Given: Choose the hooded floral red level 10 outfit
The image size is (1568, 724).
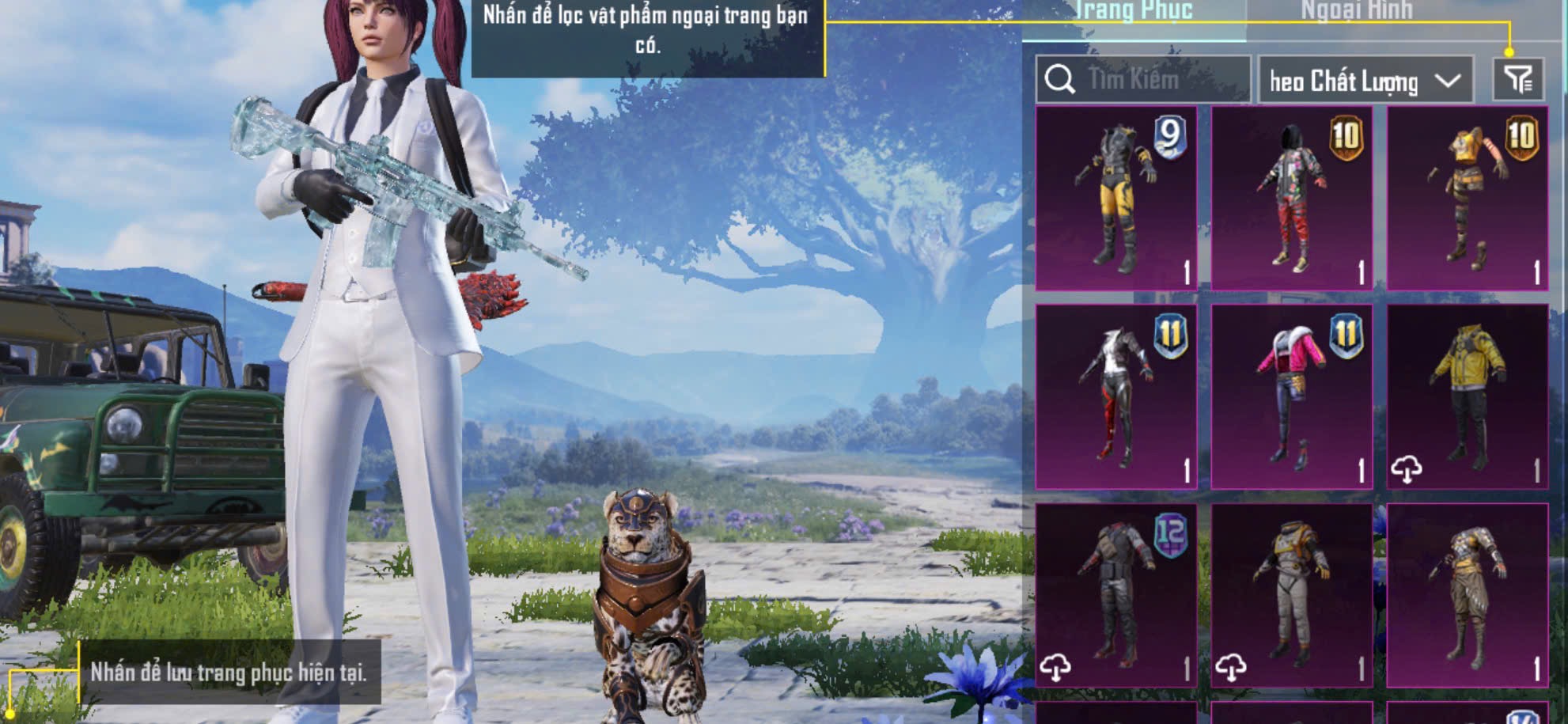Looking at the screenshot, I should pyautogui.click(x=1291, y=198).
